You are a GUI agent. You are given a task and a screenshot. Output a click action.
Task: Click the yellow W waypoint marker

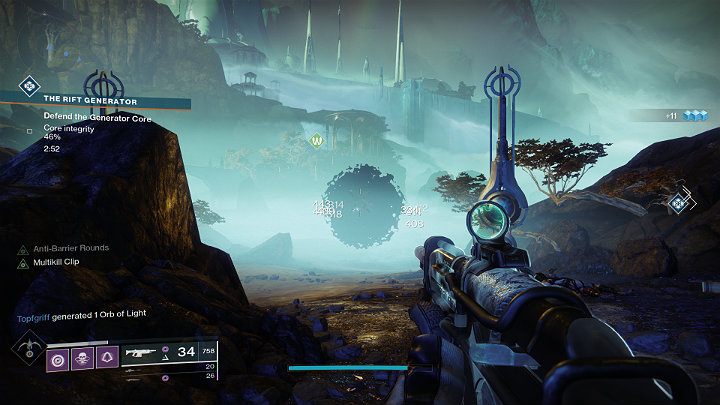(318, 141)
